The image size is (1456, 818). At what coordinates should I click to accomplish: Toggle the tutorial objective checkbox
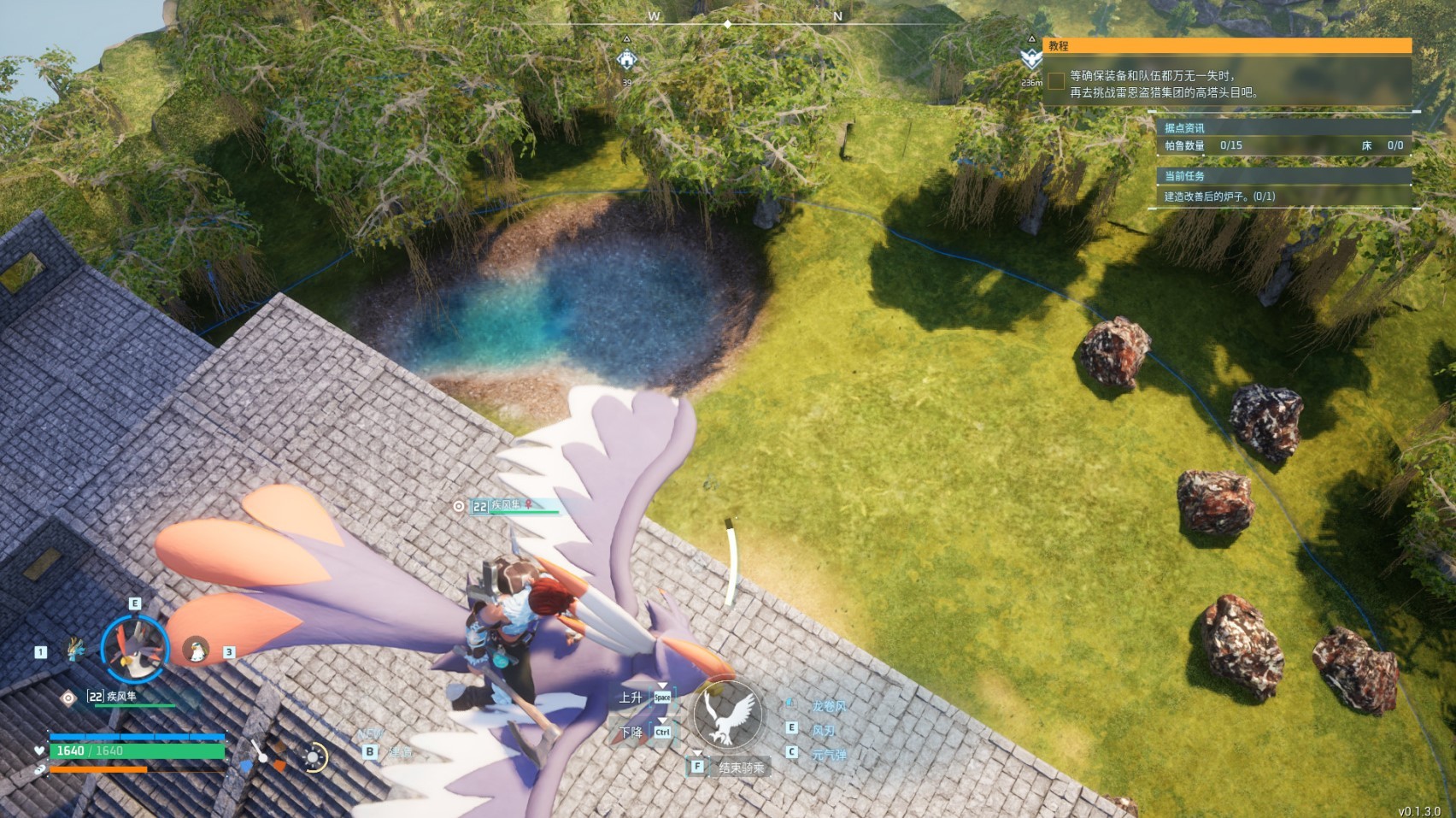(x=1057, y=81)
